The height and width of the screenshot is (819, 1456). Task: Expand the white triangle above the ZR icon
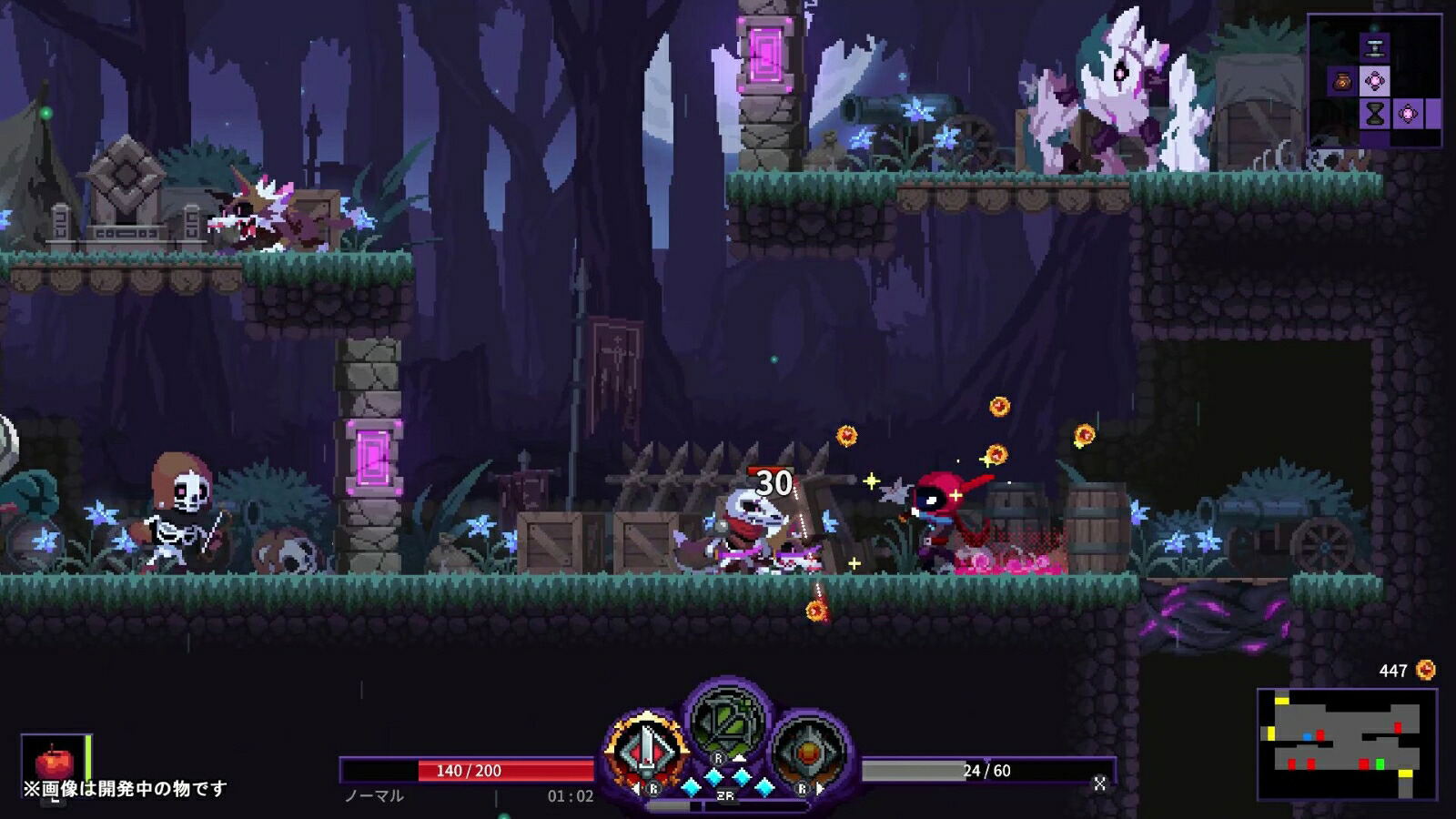pos(741,758)
